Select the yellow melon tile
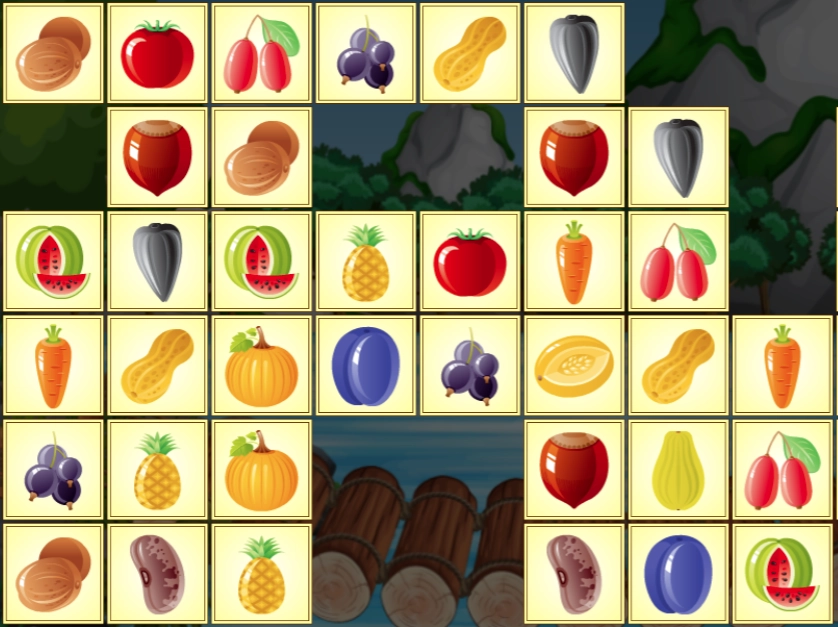The image size is (838, 627). [x=574, y=366]
